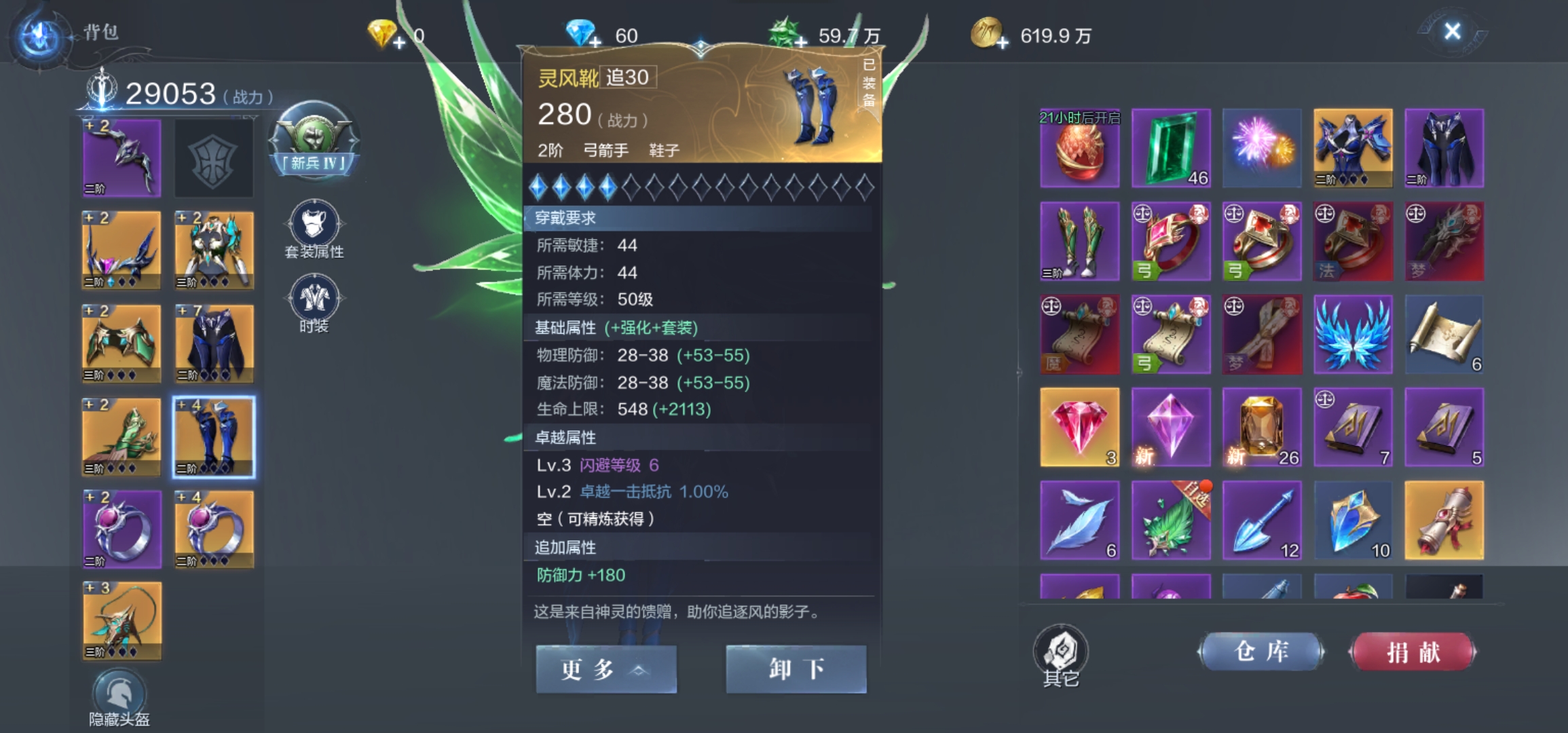Add more blue diamonds
Viewport: 1568px width, 733px height.
point(595,43)
